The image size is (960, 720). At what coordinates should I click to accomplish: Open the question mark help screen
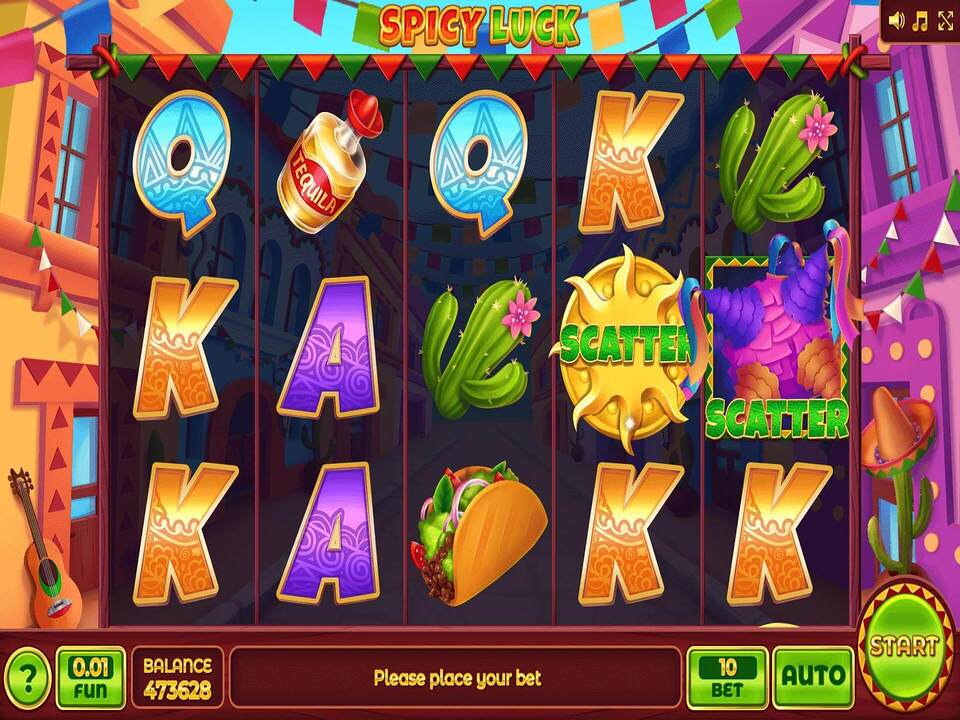click(x=27, y=677)
